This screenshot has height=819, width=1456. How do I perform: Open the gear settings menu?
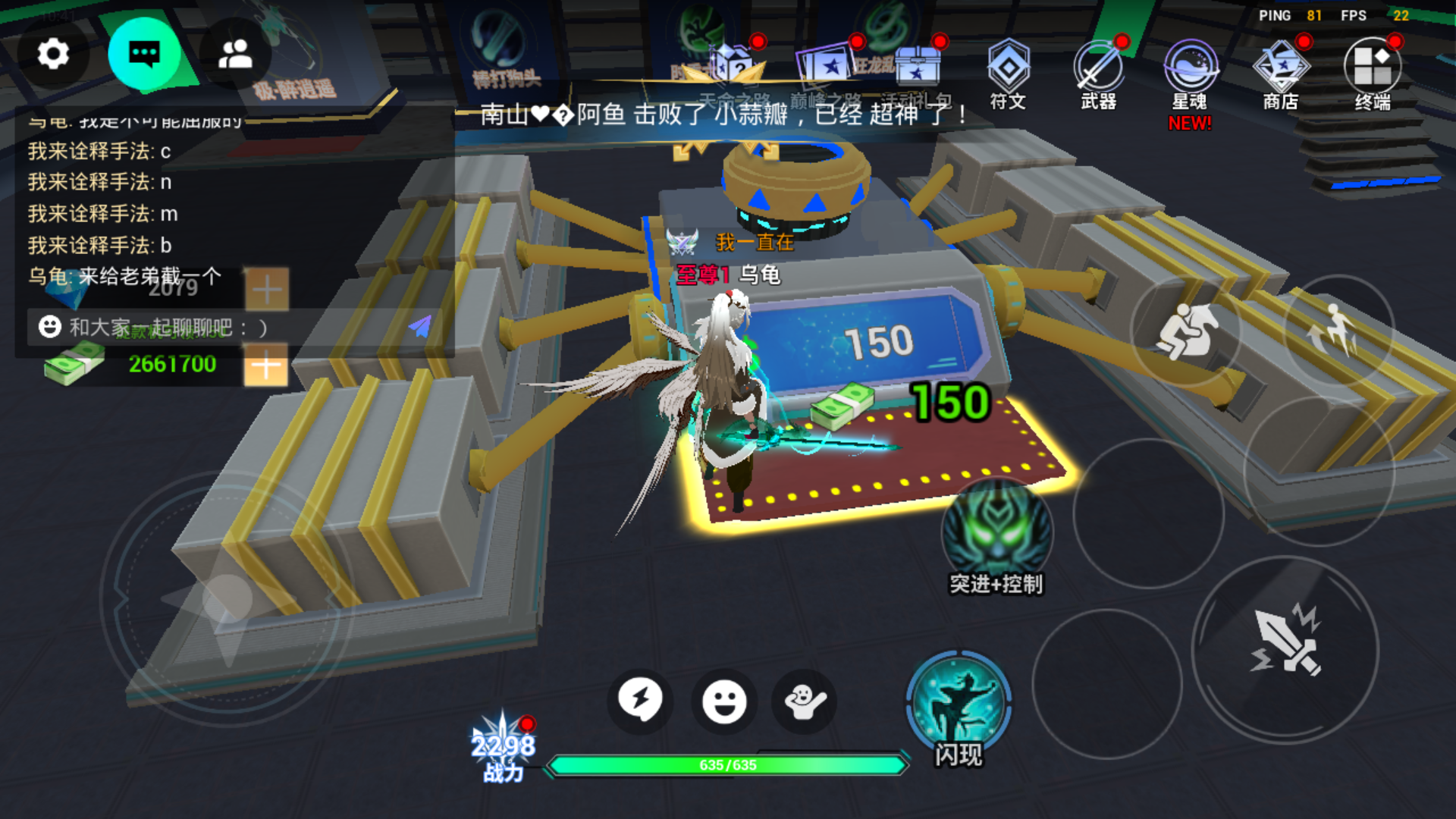point(53,54)
